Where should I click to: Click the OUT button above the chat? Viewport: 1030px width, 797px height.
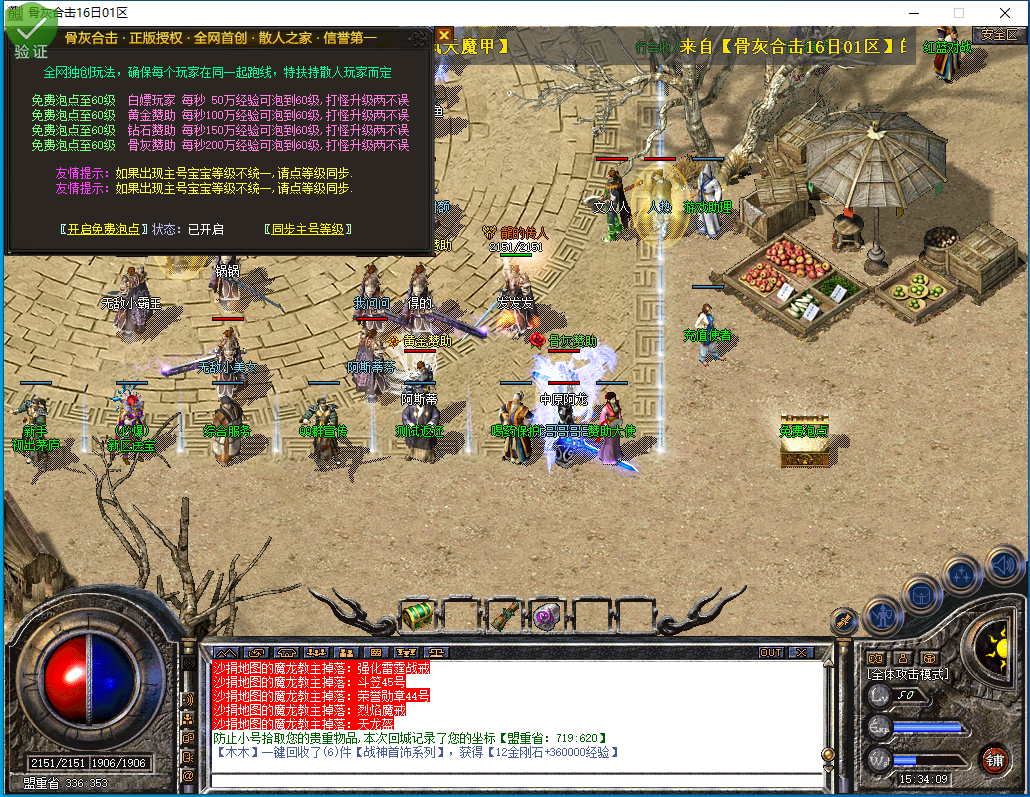coord(771,652)
